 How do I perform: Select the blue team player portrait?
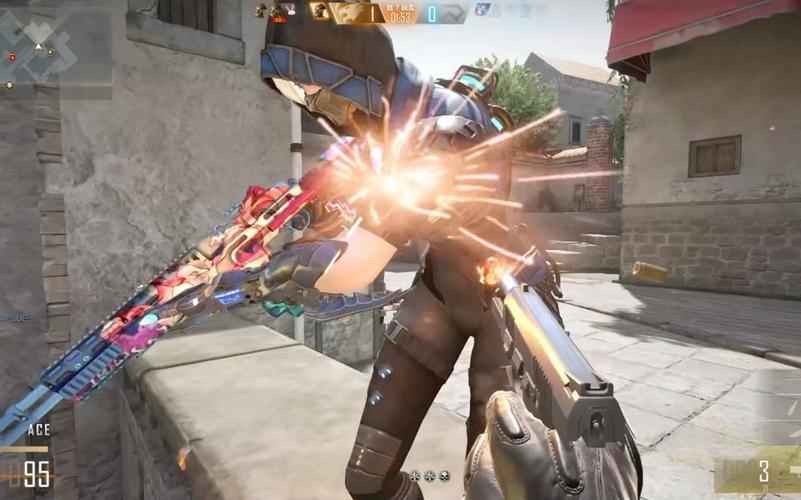[x=482, y=10]
